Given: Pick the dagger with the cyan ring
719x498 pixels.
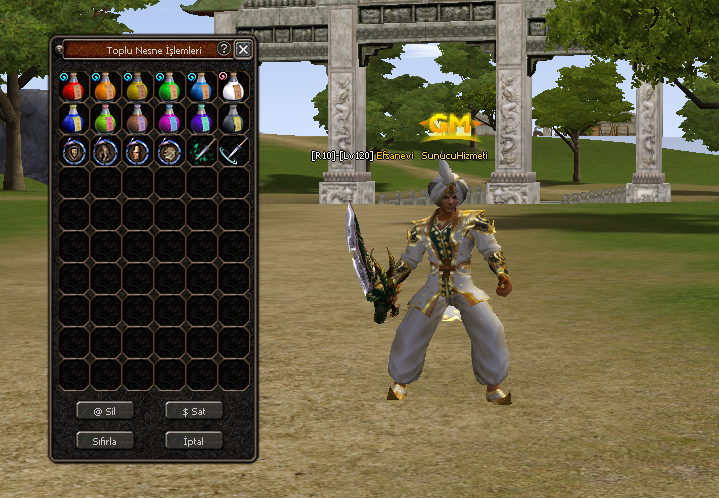Looking at the screenshot, I should point(233,151).
